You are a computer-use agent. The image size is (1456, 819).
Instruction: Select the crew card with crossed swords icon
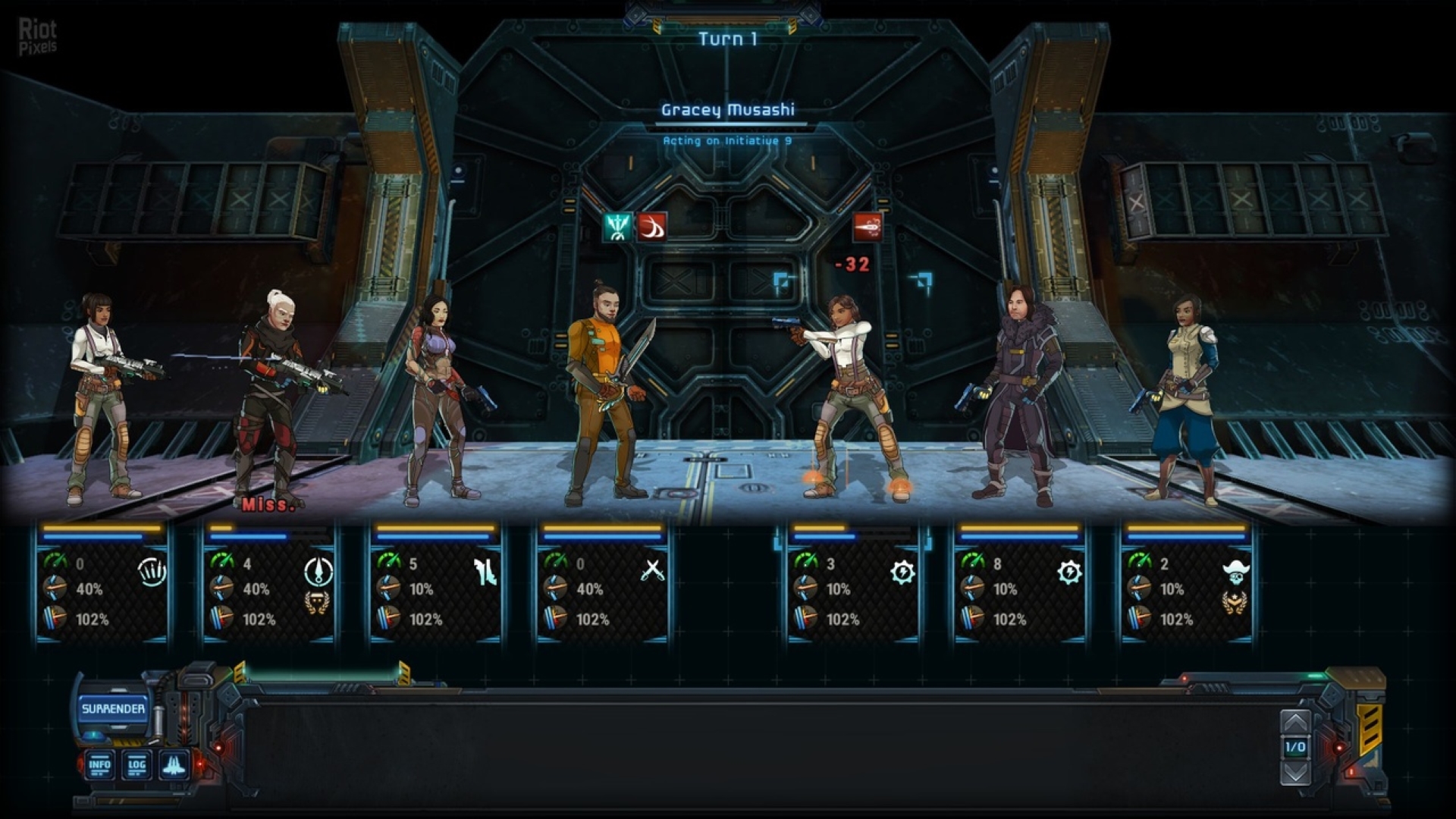[603, 584]
